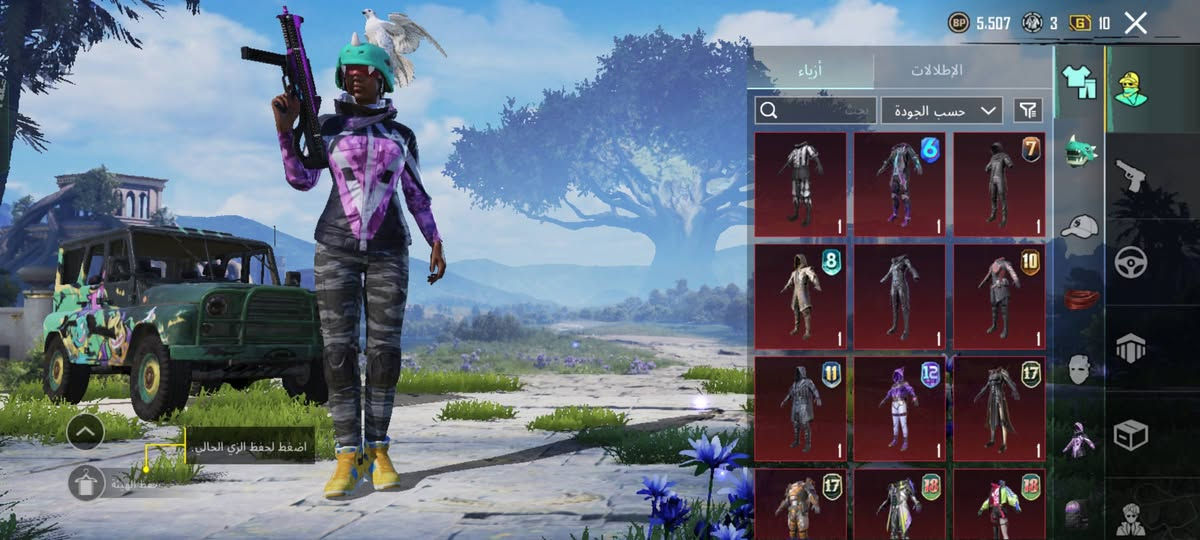Choose the dark robe with 11 badge

[x=800, y=404]
